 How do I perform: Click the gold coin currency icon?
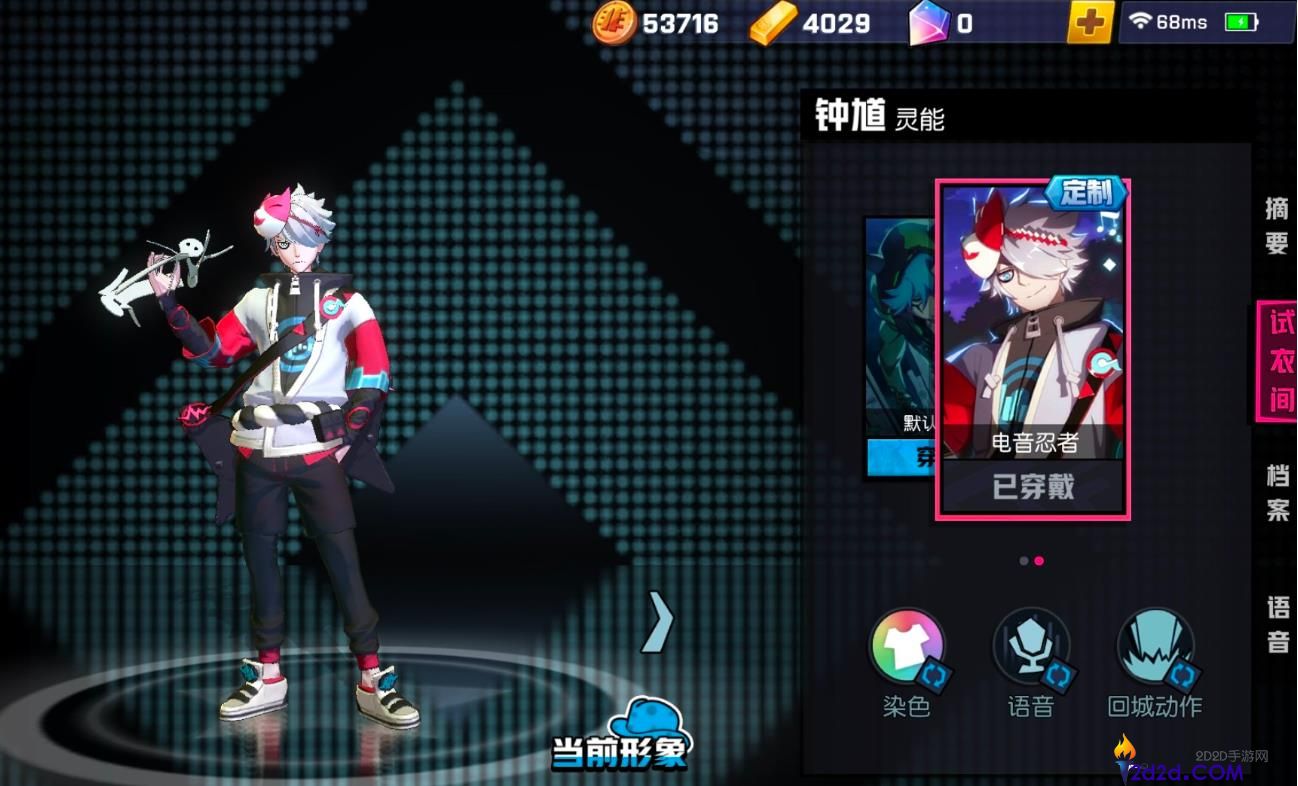tap(613, 21)
